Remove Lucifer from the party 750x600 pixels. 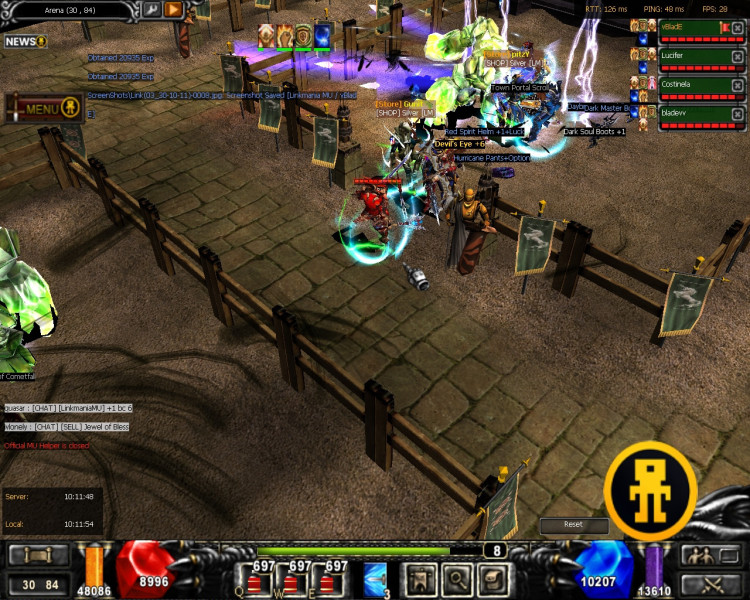pos(737,58)
